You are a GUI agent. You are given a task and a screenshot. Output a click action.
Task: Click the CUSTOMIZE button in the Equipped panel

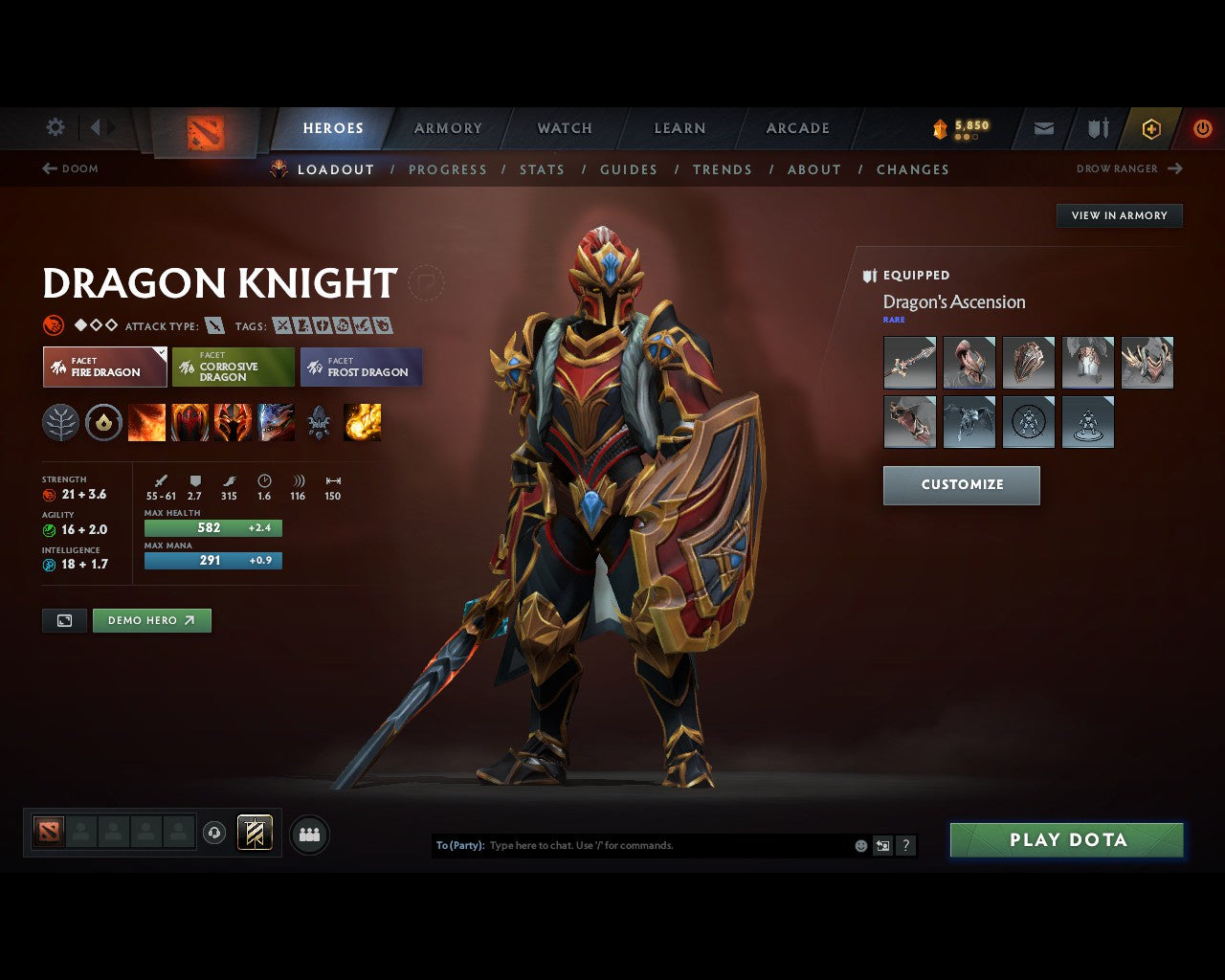point(961,485)
